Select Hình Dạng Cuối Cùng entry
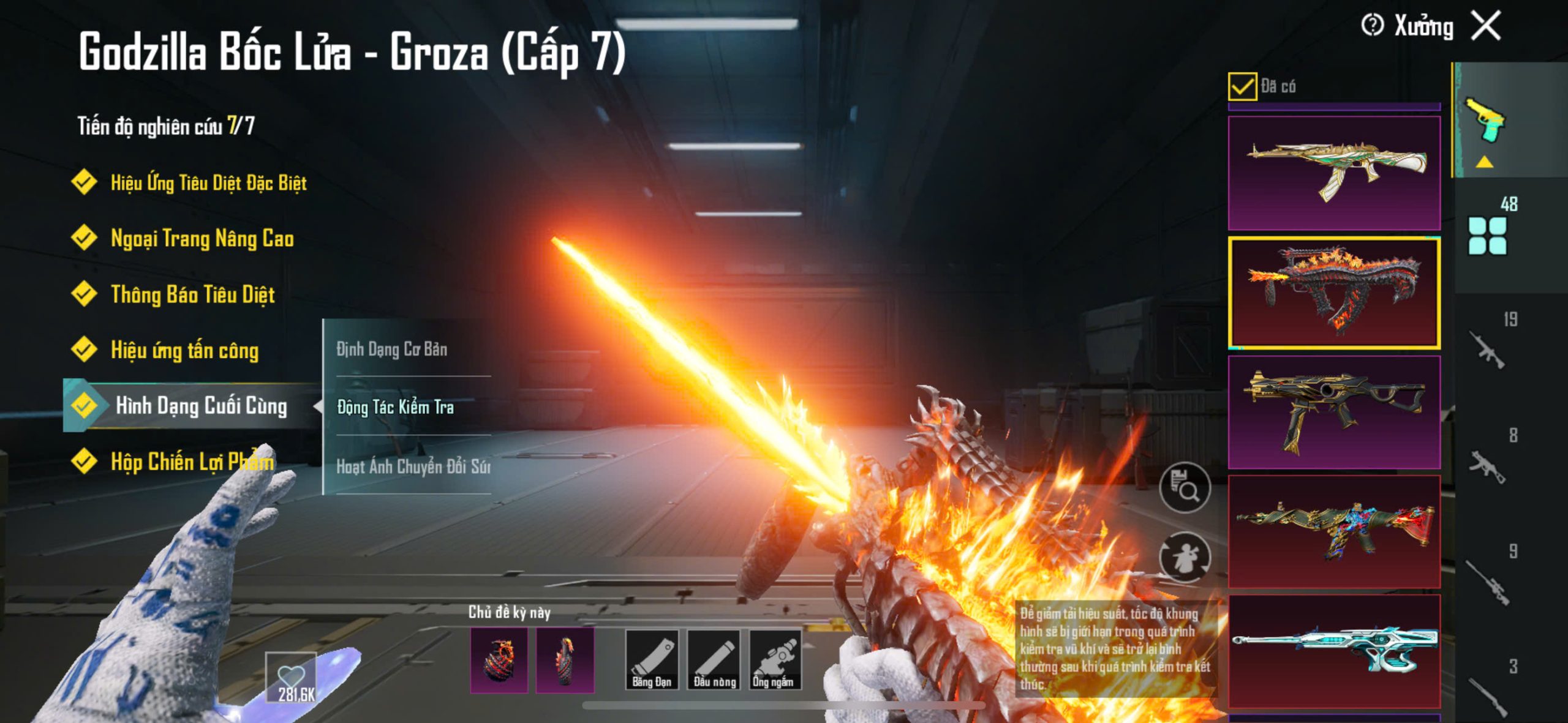Screen dimensions: 1568x723 200,406
